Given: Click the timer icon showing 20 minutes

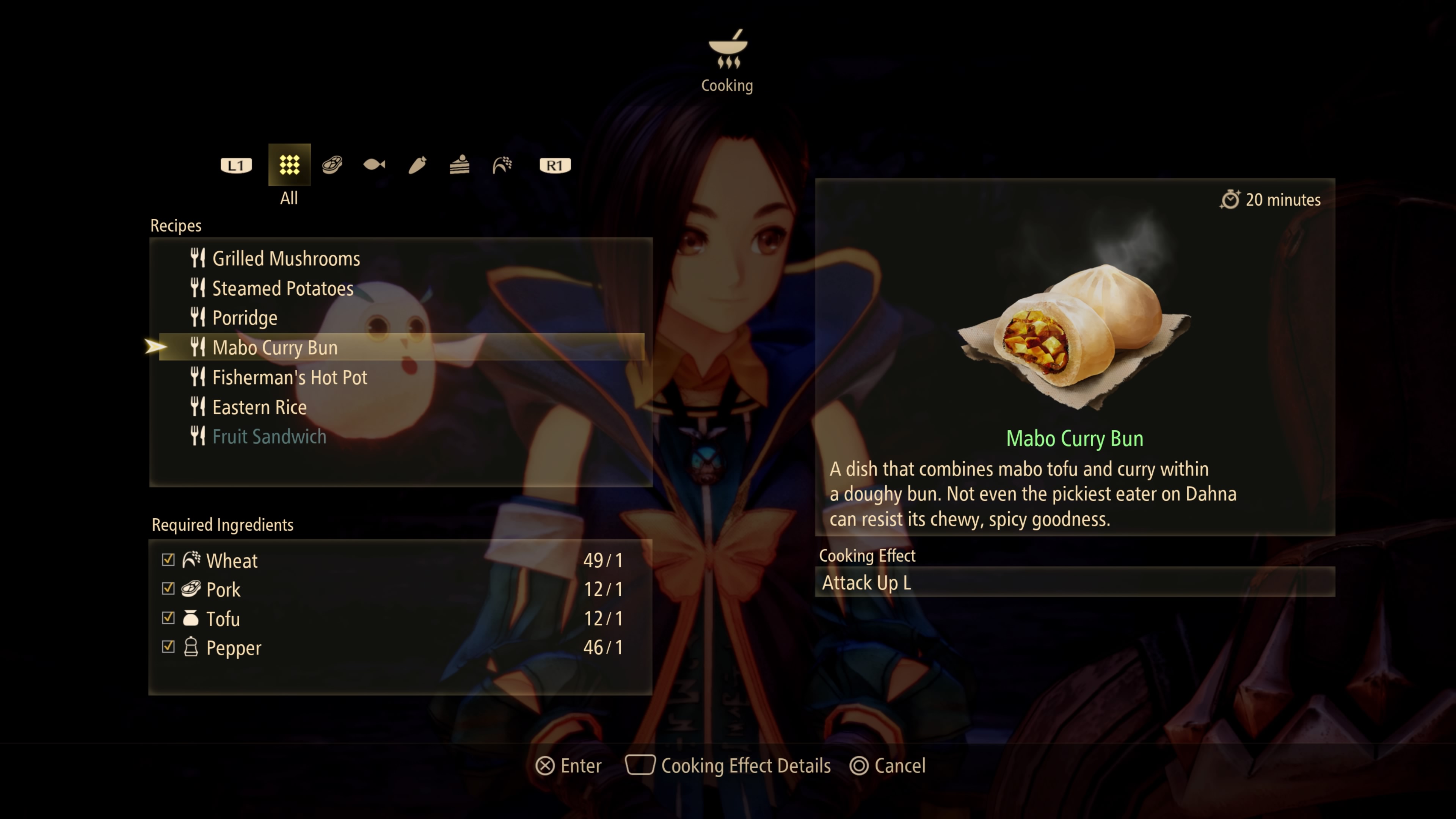Looking at the screenshot, I should (1231, 199).
